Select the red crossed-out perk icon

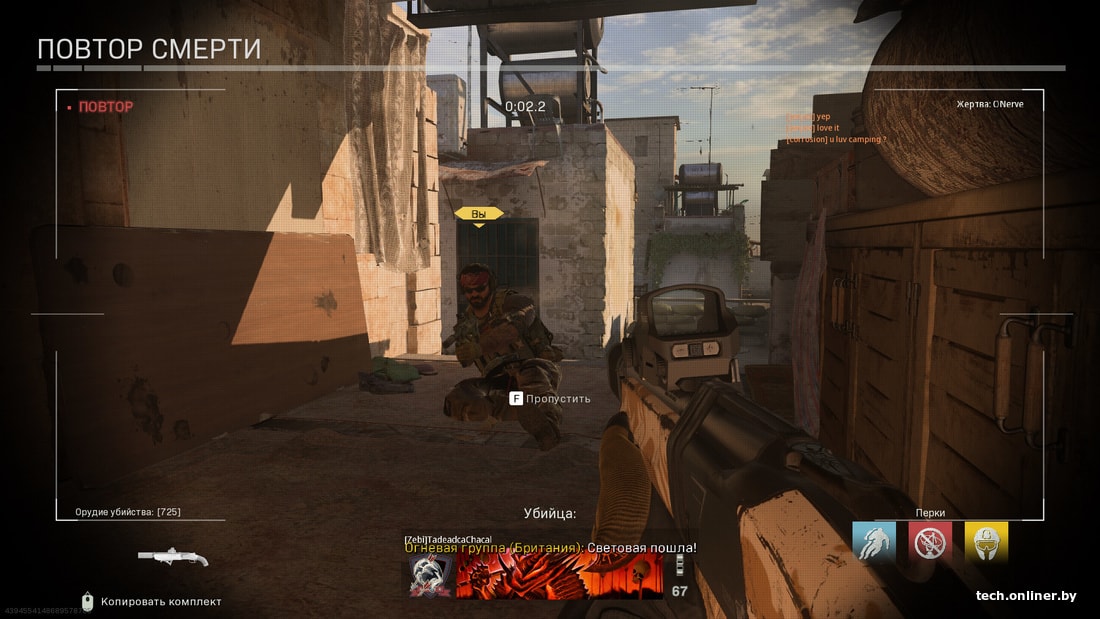click(930, 542)
